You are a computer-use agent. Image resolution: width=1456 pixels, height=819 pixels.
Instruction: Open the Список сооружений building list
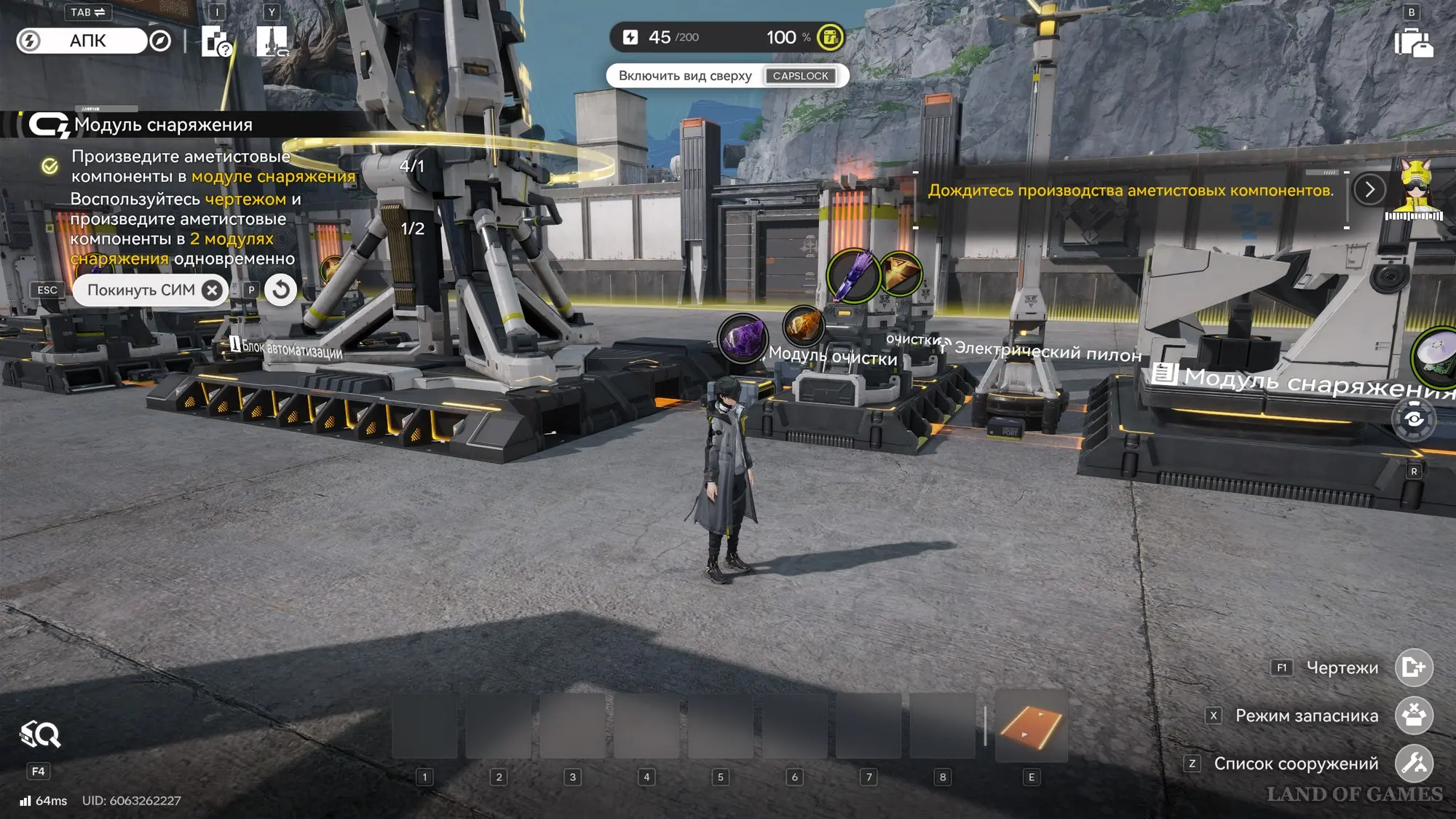(1413, 763)
